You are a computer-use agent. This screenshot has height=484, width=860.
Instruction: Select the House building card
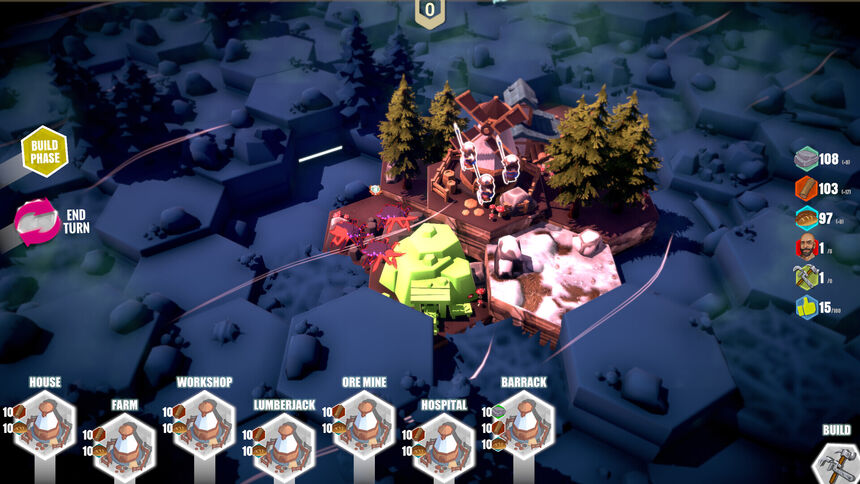[46, 423]
